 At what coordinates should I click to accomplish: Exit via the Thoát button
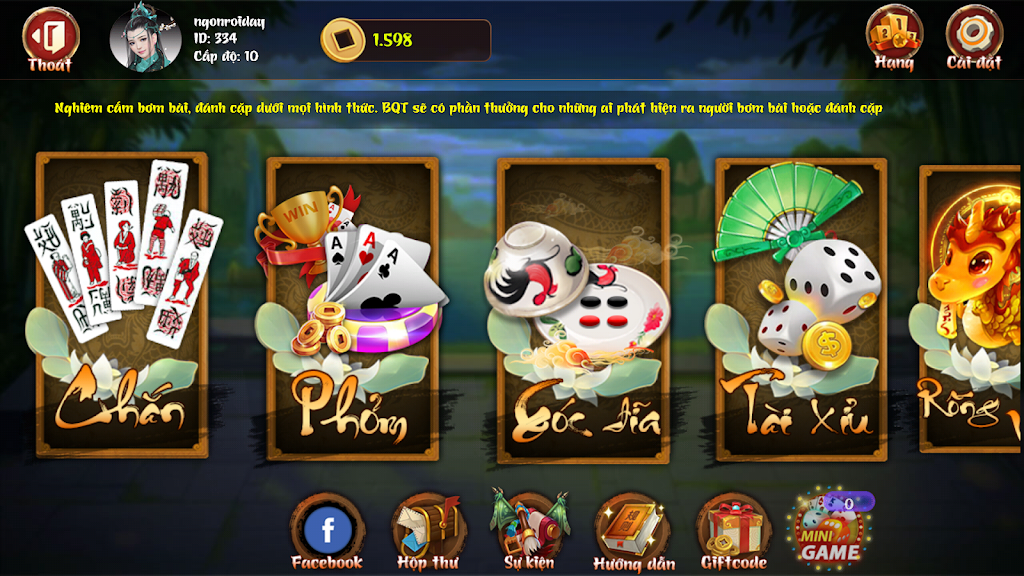(x=48, y=39)
